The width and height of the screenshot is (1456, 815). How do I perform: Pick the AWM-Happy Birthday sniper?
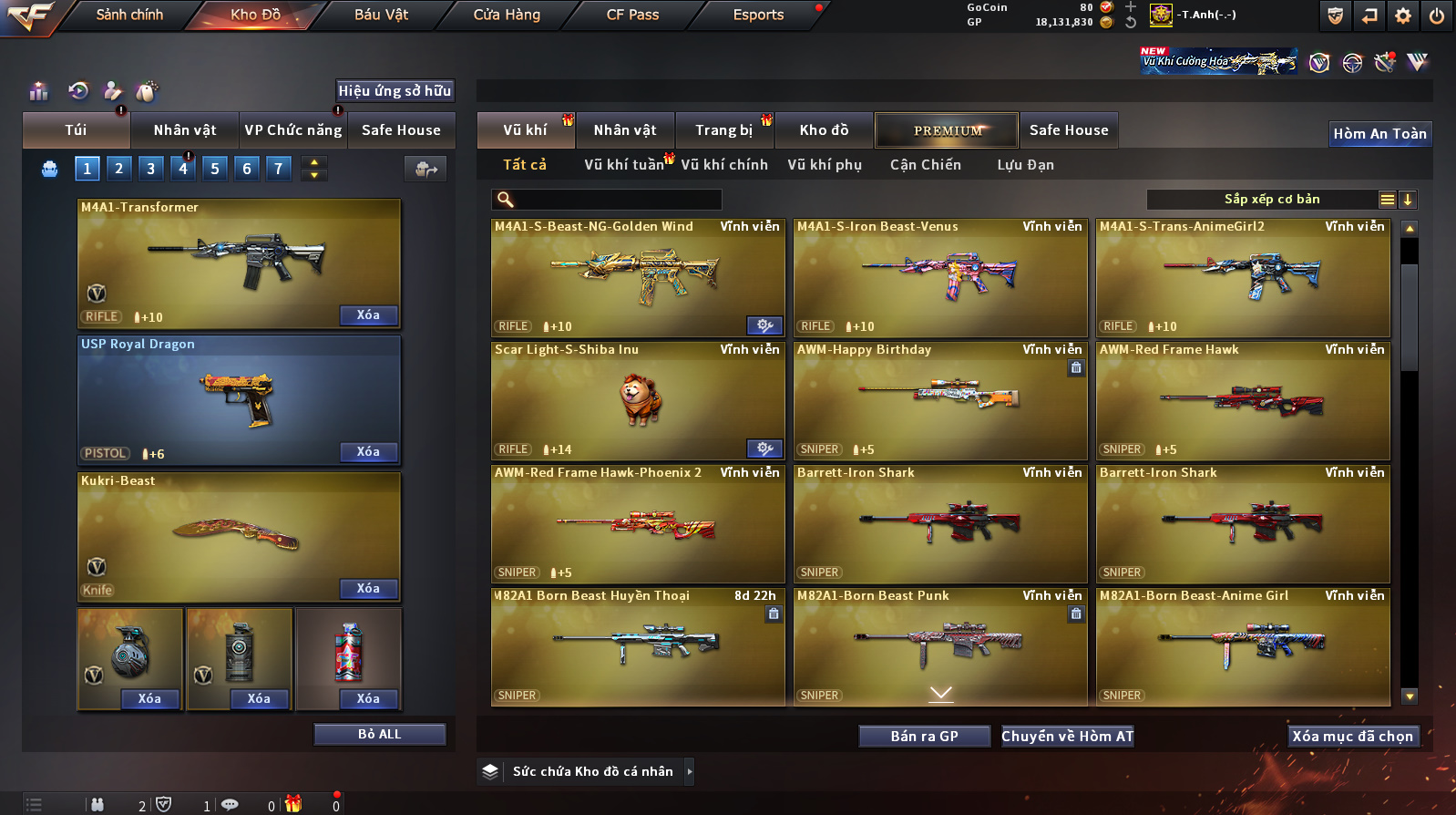(940, 401)
